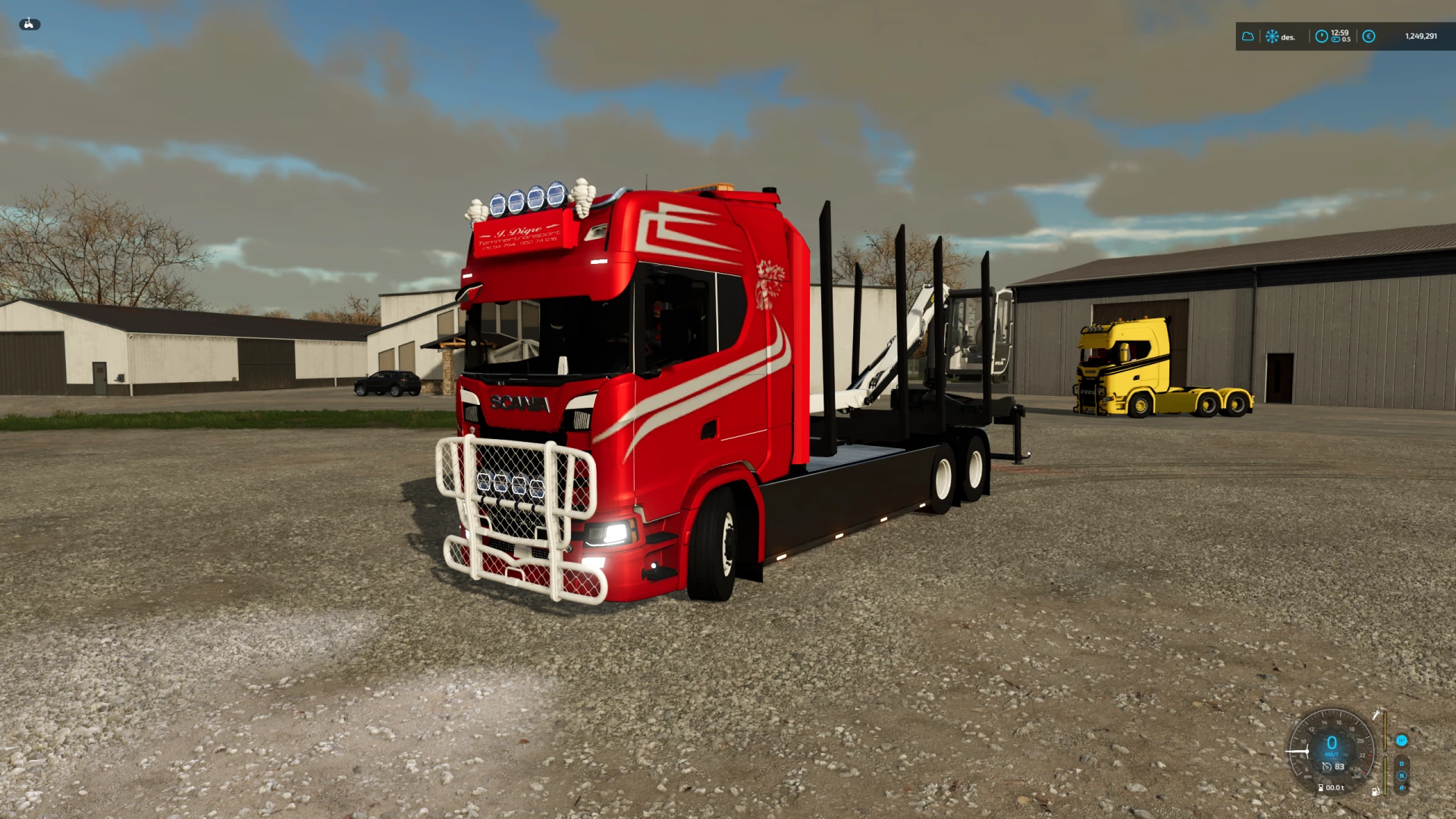Click the cruise control value 83
This screenshot has height=819, width=1456.
1339,767
